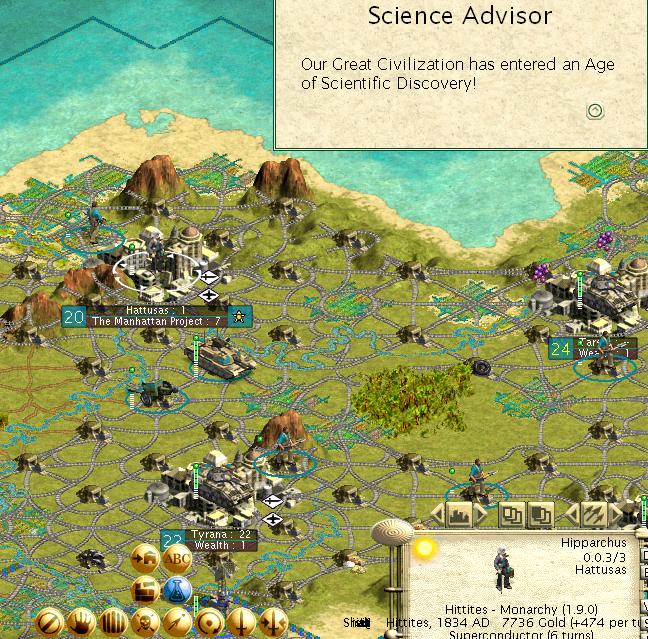Activate the fortify button with vertical bars

[113, 623]
